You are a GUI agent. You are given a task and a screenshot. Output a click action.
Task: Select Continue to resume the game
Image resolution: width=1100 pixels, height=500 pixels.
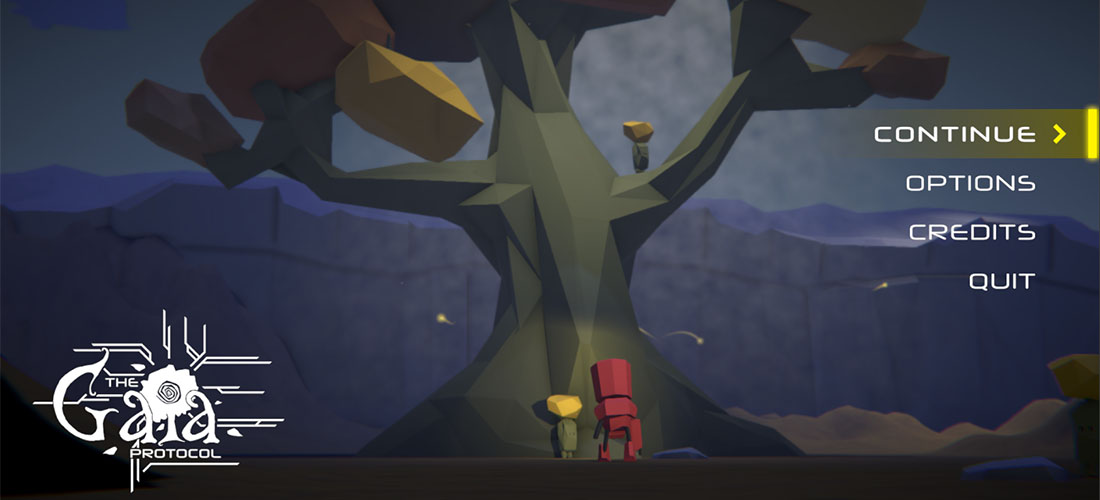(x=955, y=134)
